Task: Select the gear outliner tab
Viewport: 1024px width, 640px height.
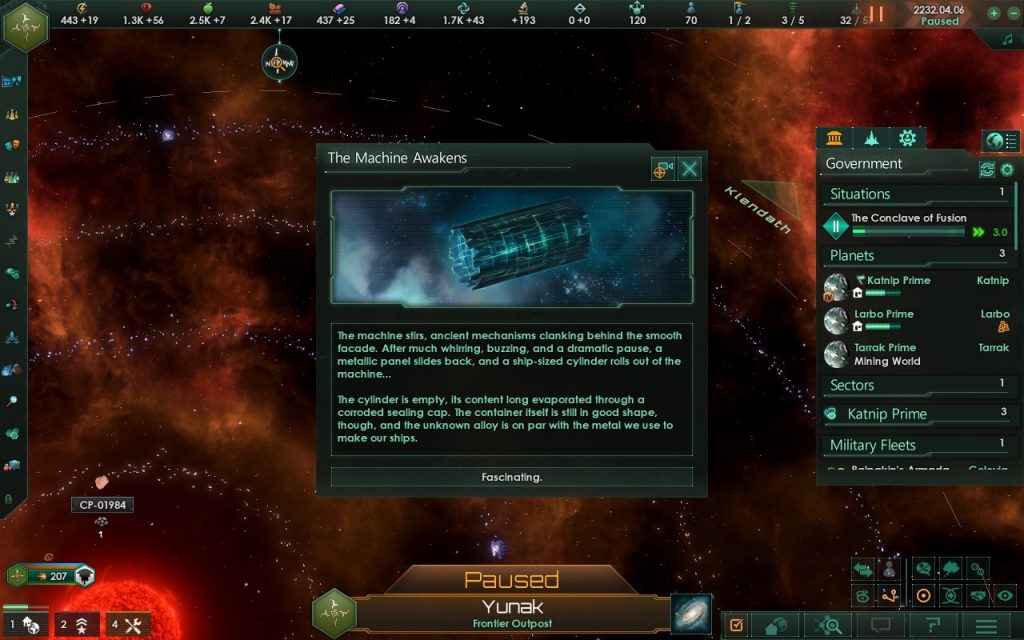Action: pyautogui.click(x=907, y=138)
